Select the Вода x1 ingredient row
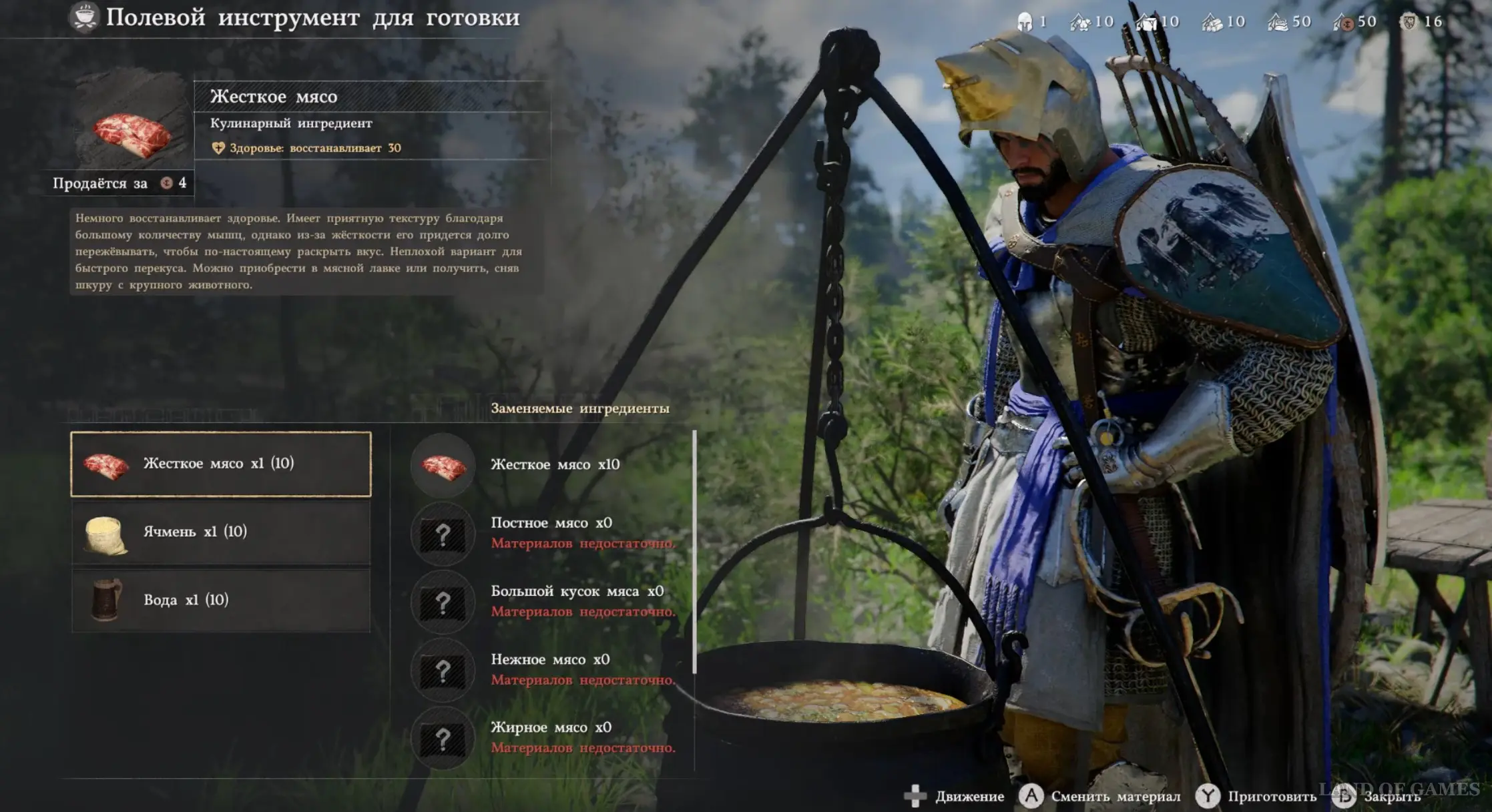 click(220, 600)
